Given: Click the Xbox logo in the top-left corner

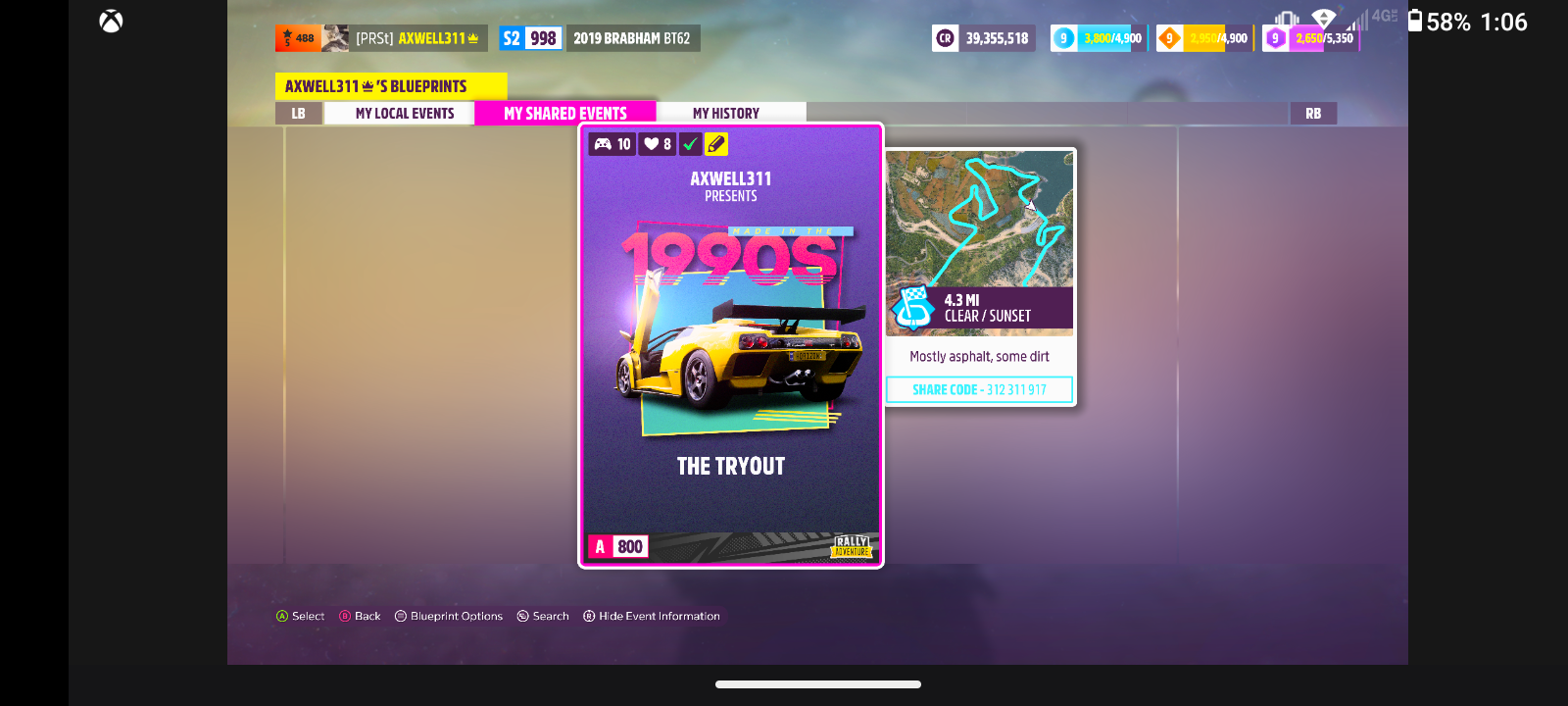Looking at the screenshot, I should (x=110, y=21).
